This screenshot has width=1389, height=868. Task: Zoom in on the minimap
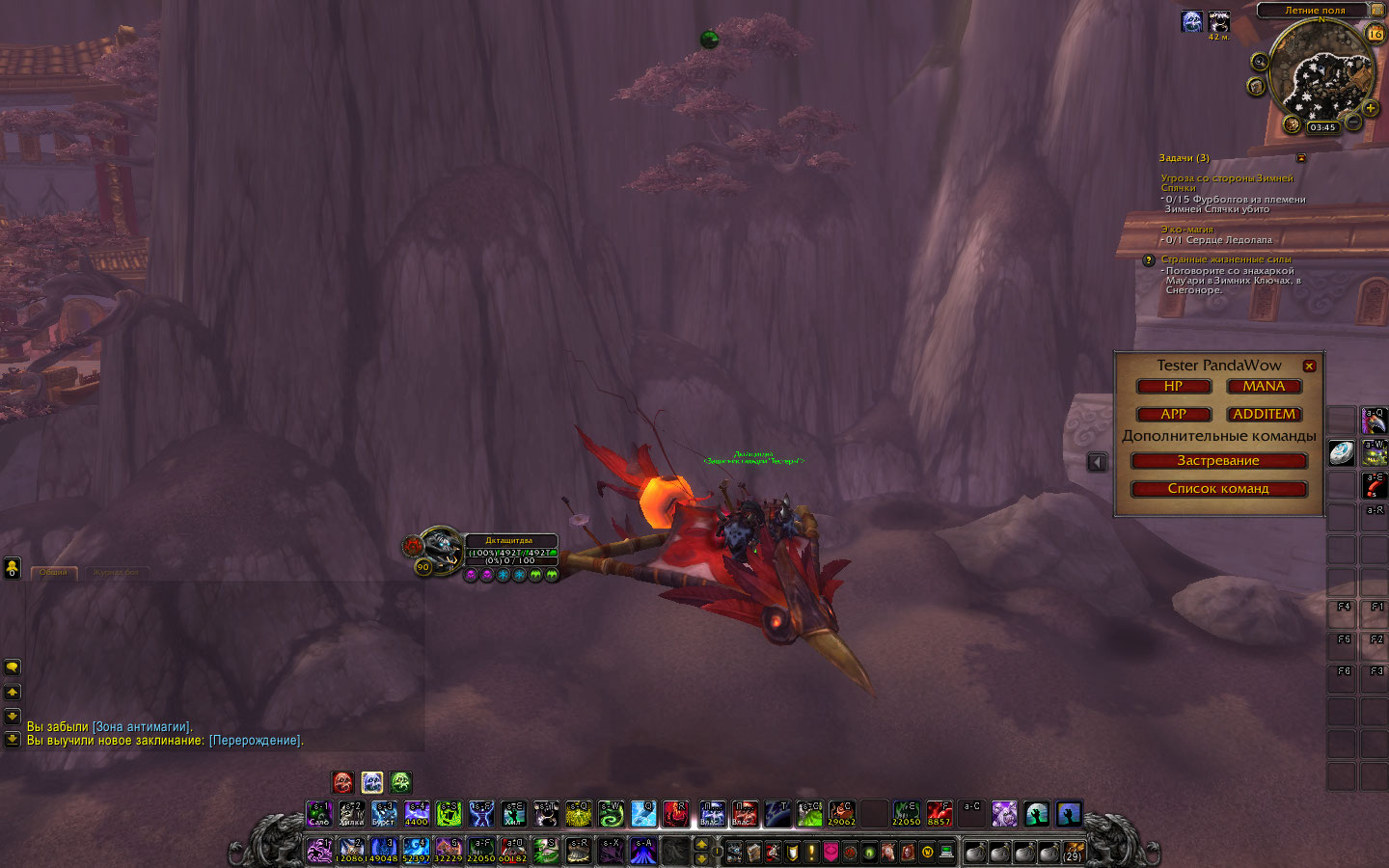(x=1370, y=109)
